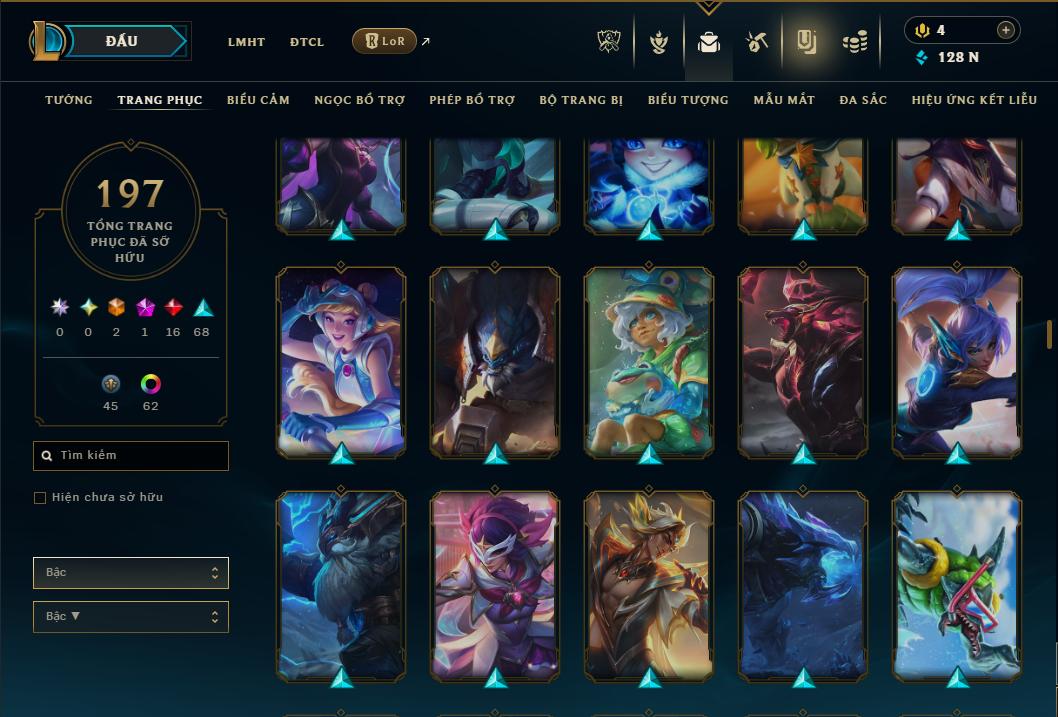Image resolution: width=1058 pixels, height=717 pixels.
Task: Pick the masked magenta-haired skin card
Action: (495, 585)
